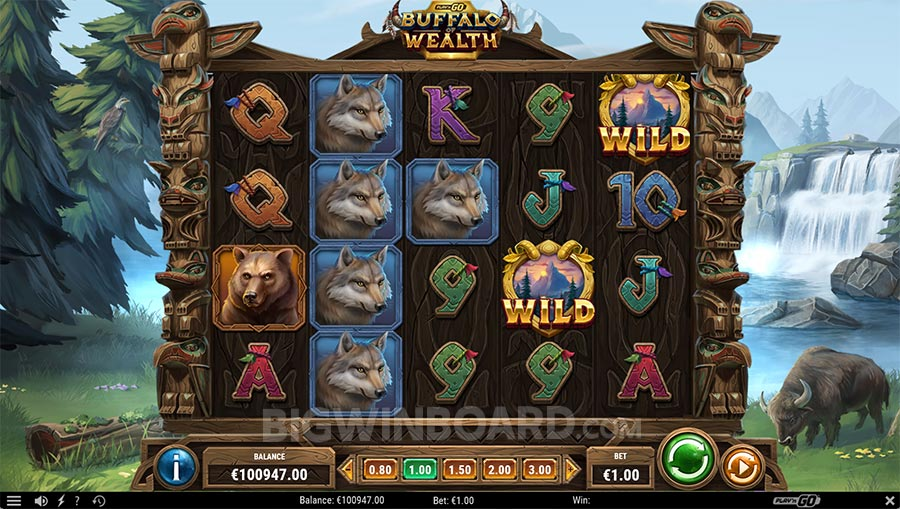Click the right arrow for higher bets
Viewport: 900px width, 509px height.
[572, 469]
